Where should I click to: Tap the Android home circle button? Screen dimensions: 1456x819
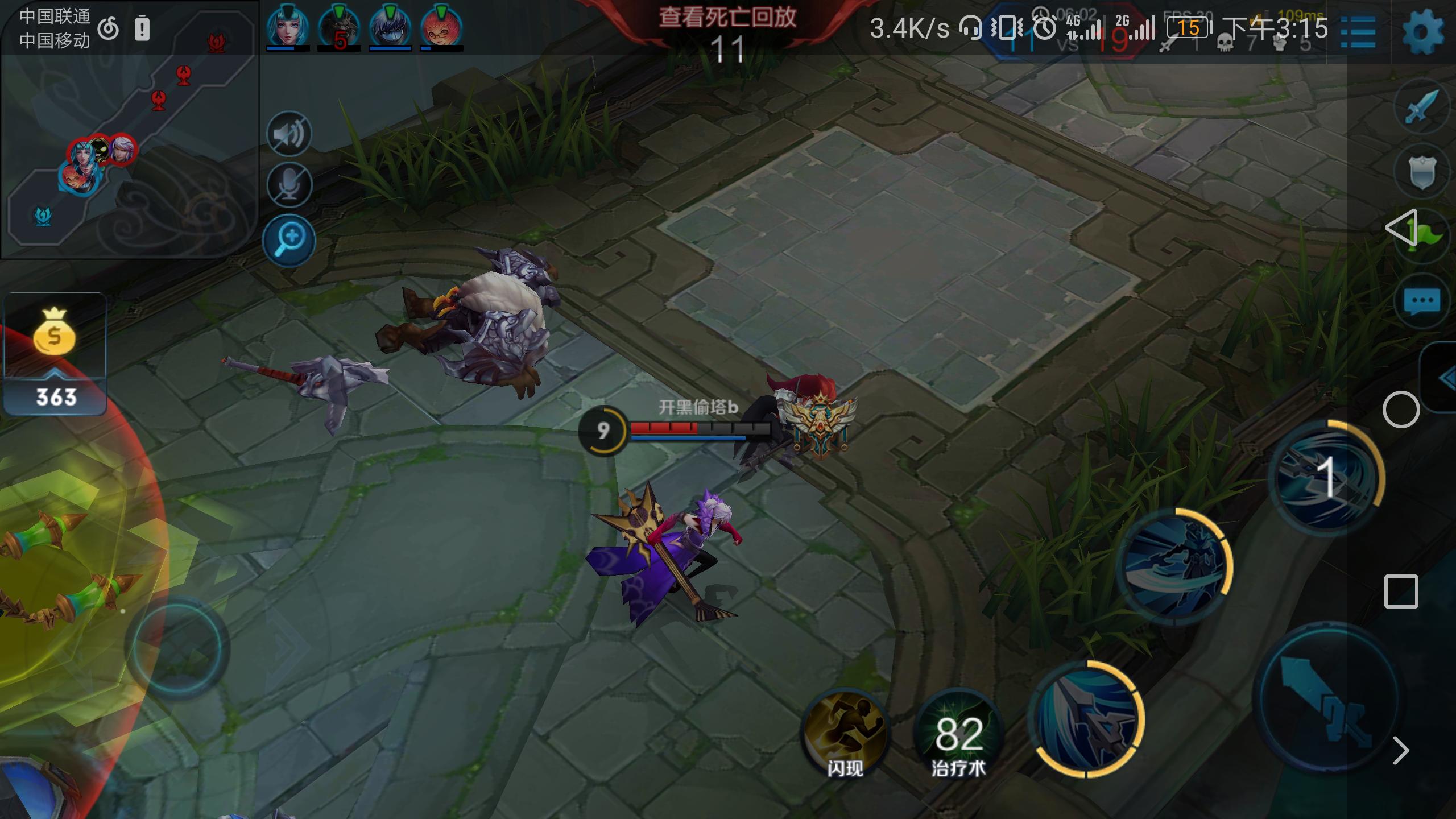tap(1401, 409)
